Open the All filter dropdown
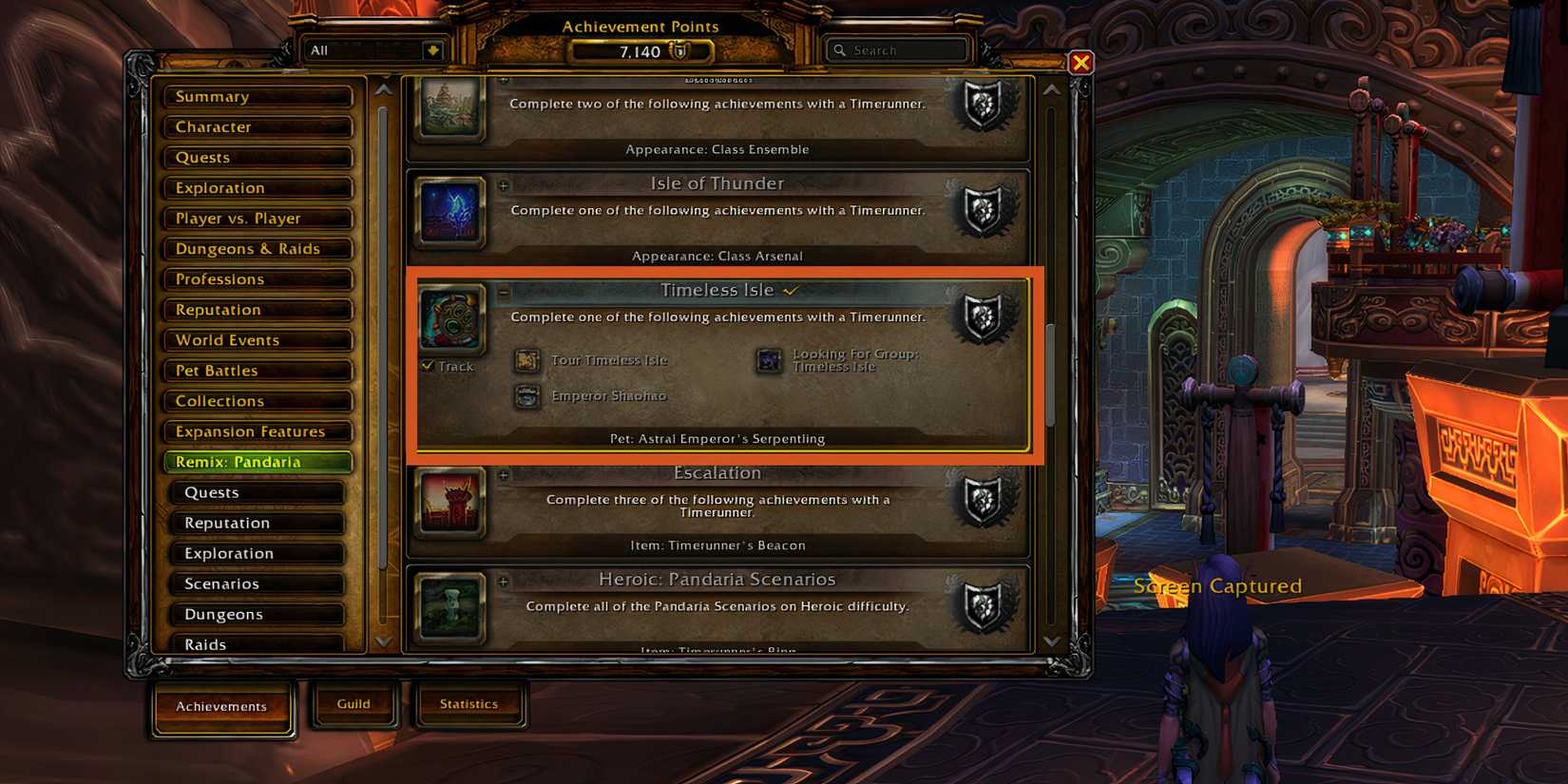The height and width of the screenshot is (784, 1568). pos(436,49)
